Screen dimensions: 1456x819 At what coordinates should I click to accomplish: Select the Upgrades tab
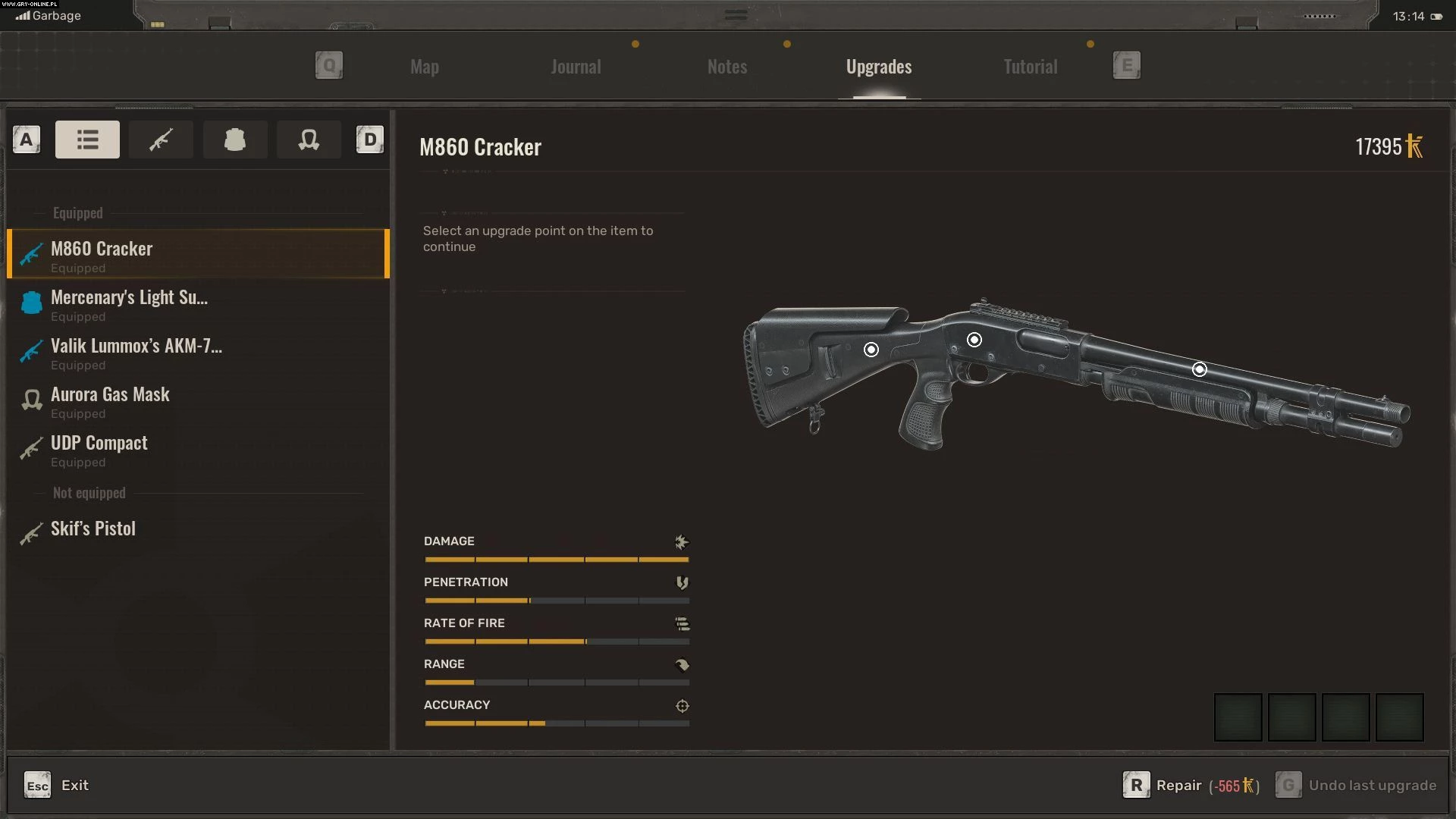coord(878,67)
